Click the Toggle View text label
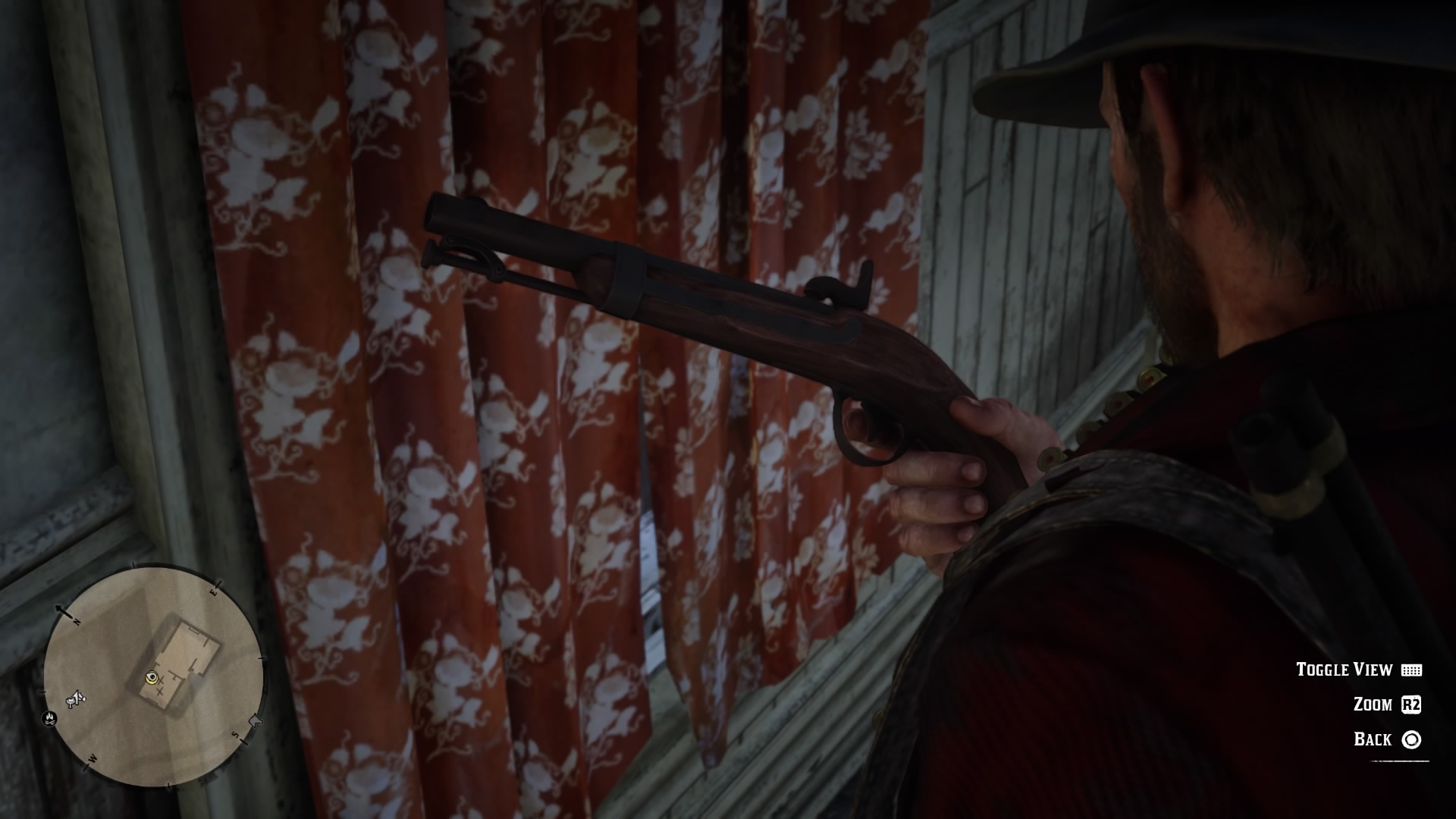This screenshot has height=819, width=1456. click(x=1344, y=670)
